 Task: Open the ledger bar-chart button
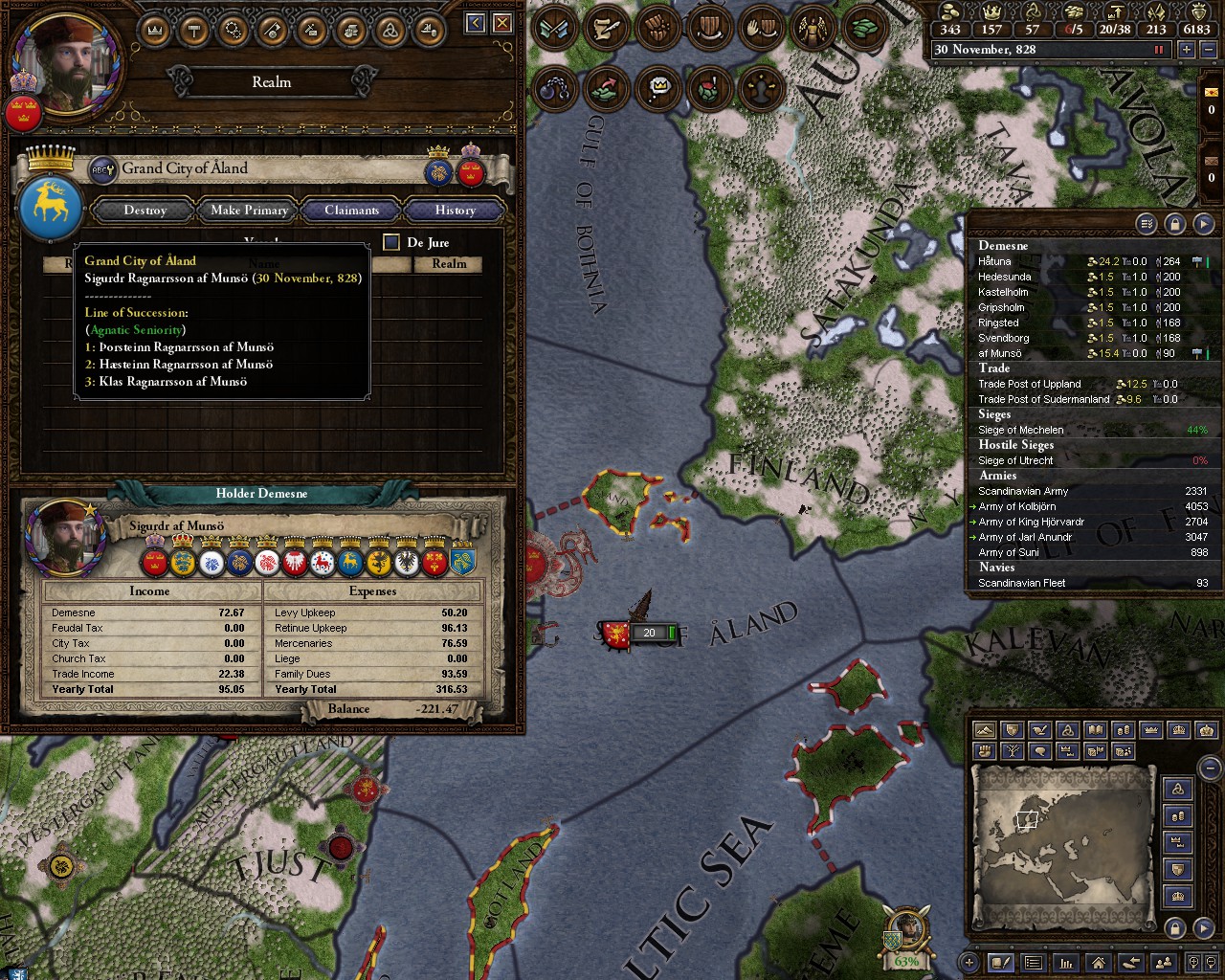[1064, 963]
